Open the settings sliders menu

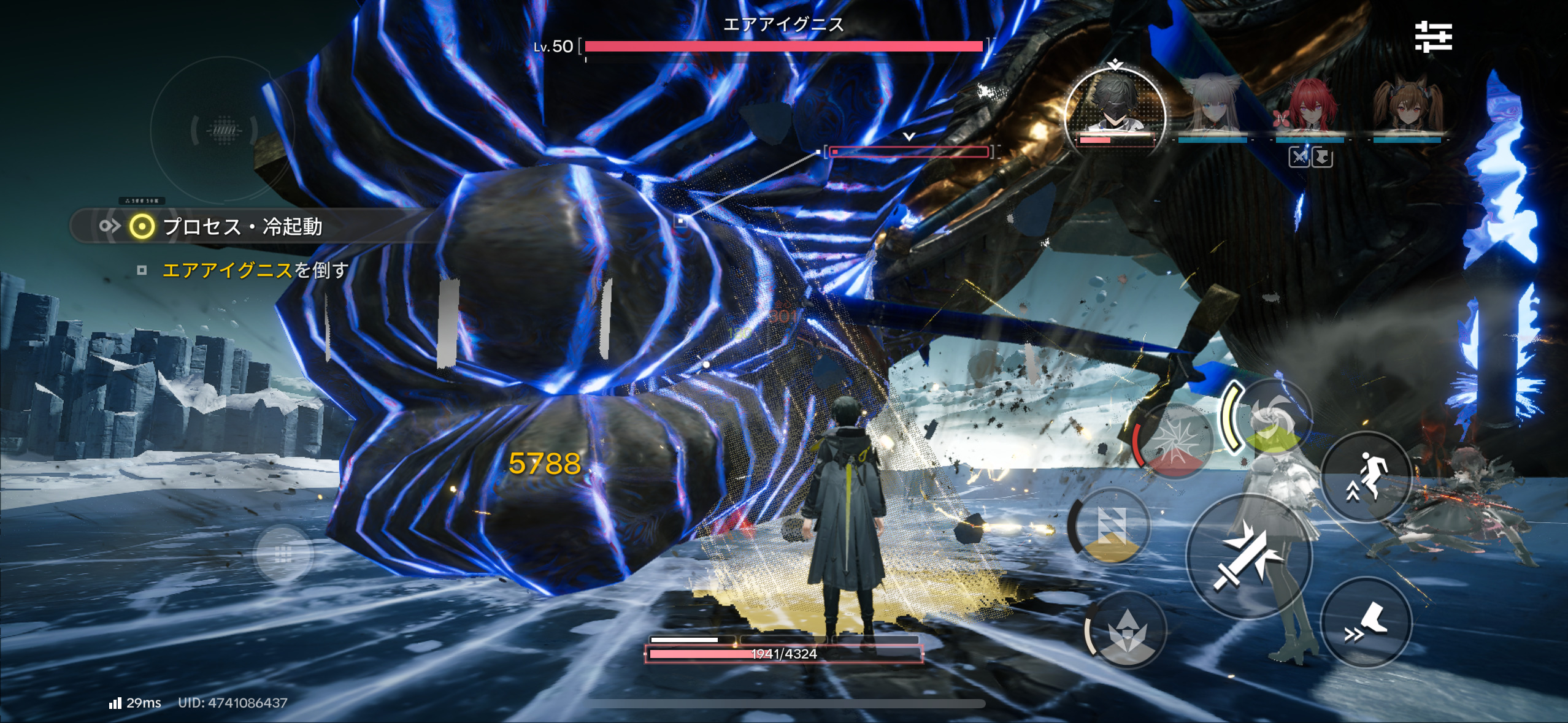click(x=1433, y=37)
